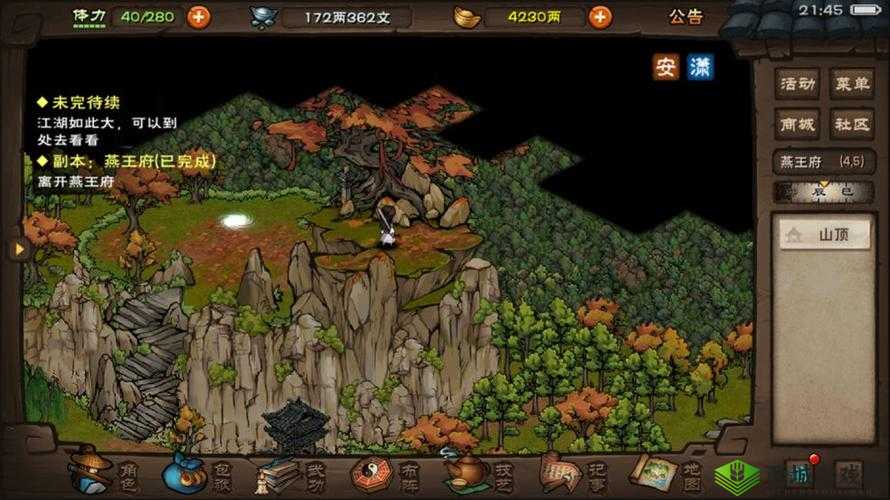Image resolution: width=890 pixels, height=500 pixels.
Task: Visit the 商城 shop
Action: pyautogui.click(x=797, y=124)
